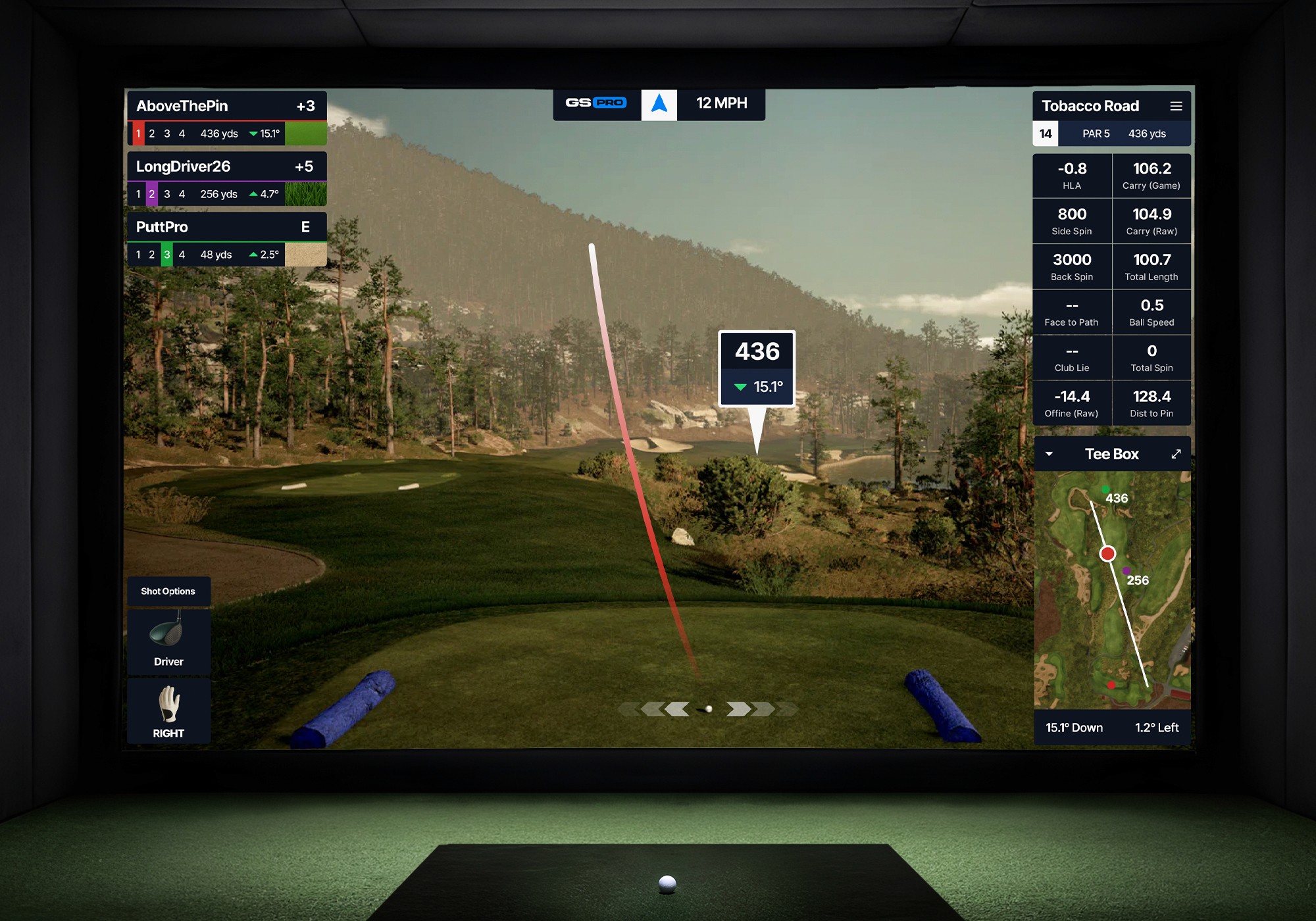Click the hole 14 number badge
Viewport: 1316px width, 921px height.
pos(1046,134)
